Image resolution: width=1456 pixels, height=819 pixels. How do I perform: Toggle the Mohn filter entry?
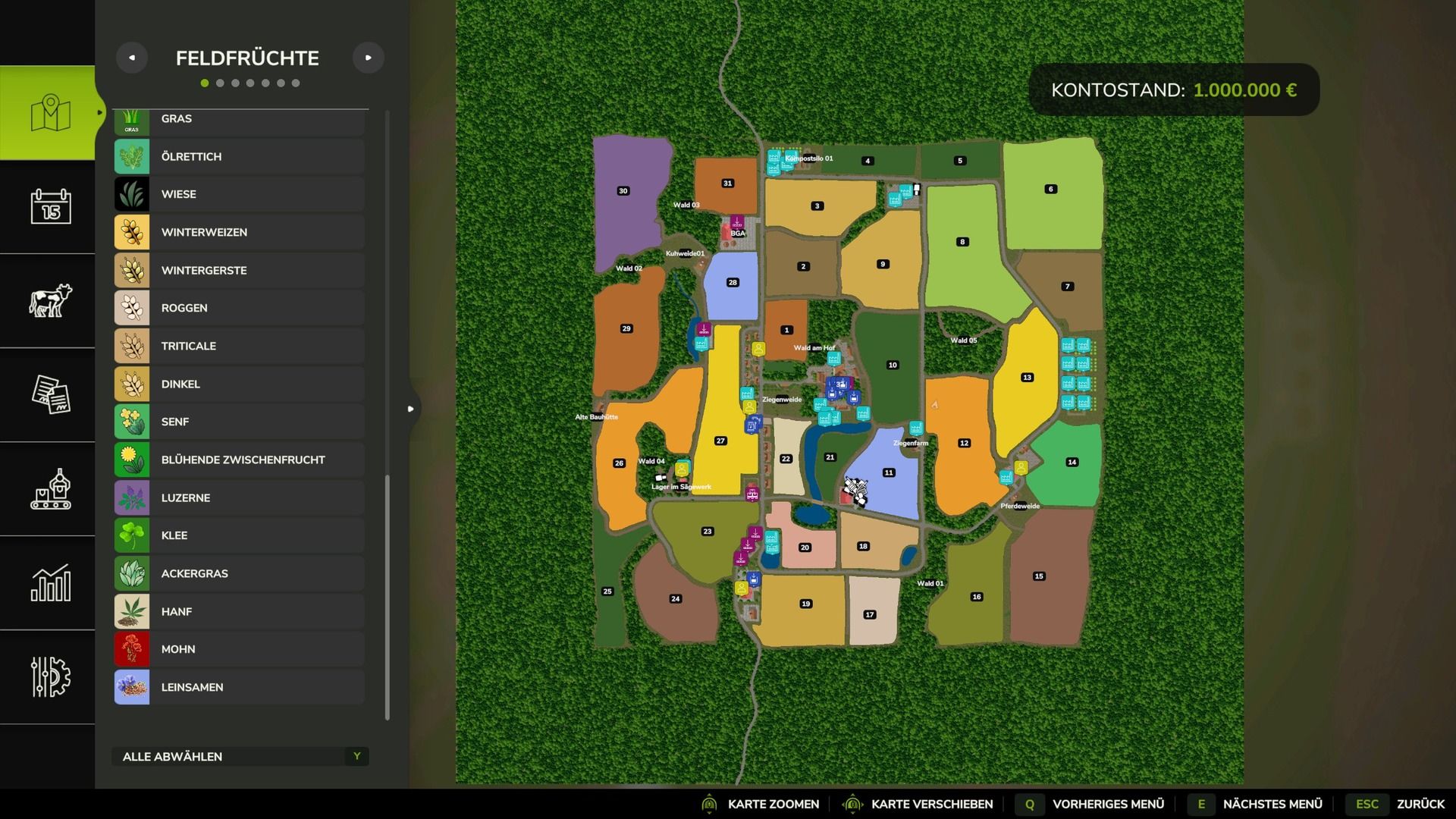239,649
